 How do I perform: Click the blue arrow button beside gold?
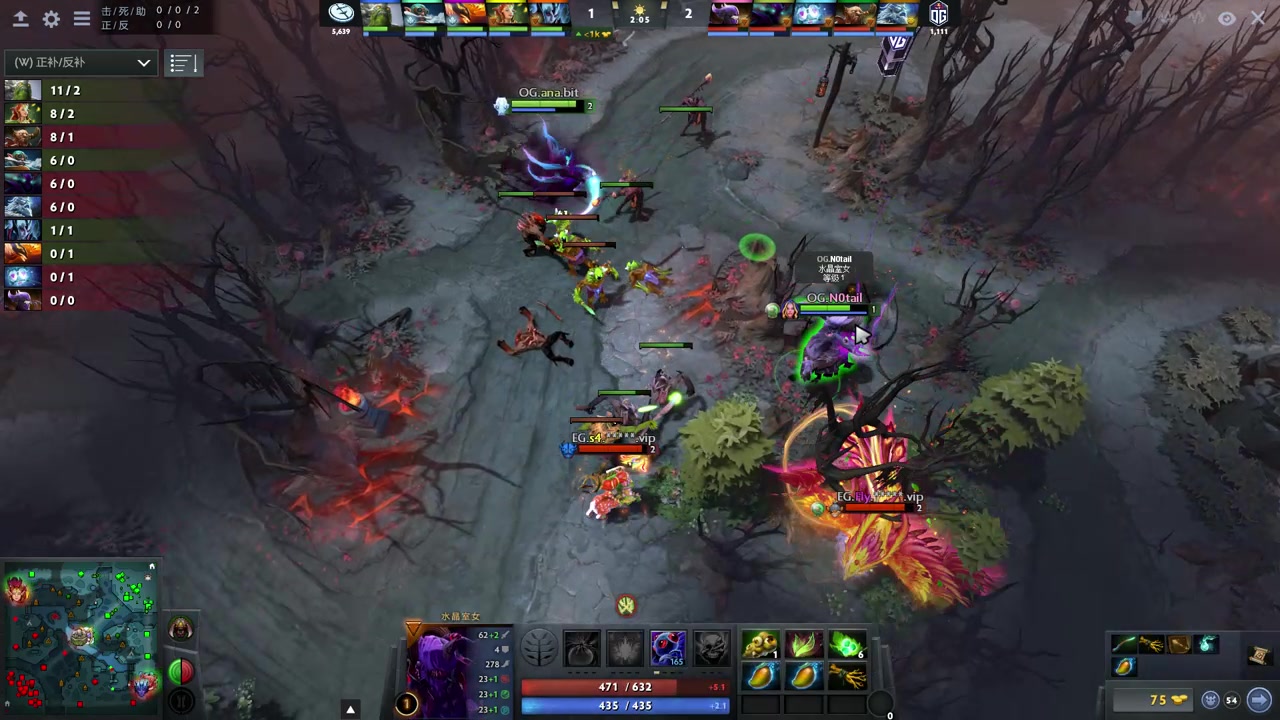click(x=1259, y=700)
